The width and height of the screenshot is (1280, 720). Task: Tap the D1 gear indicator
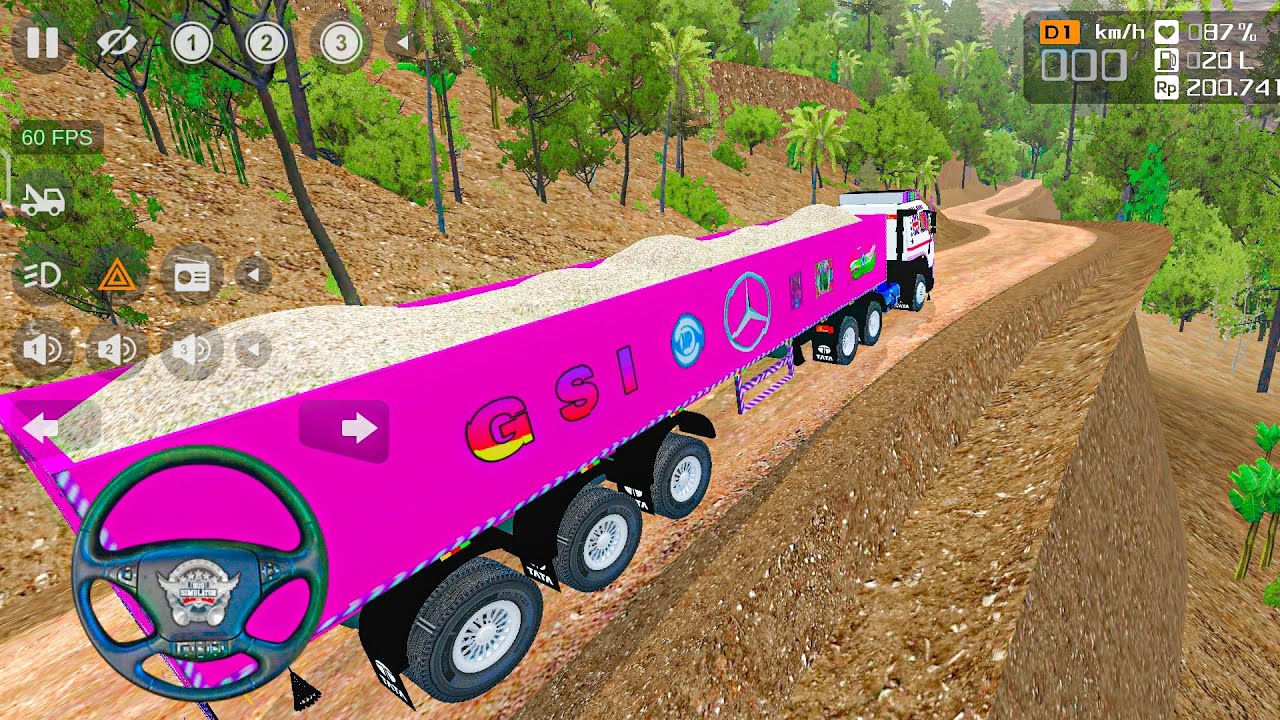1057,32
